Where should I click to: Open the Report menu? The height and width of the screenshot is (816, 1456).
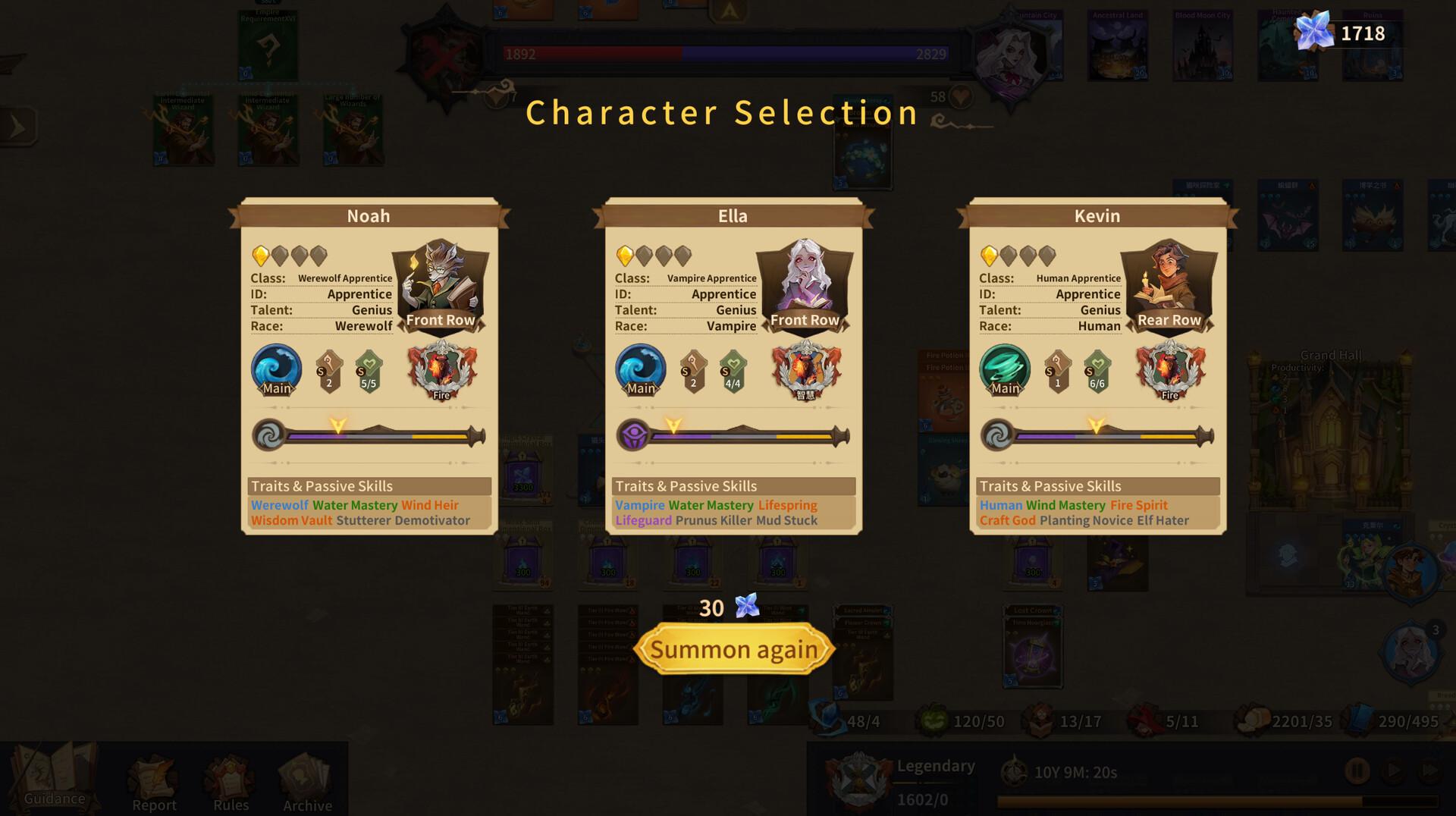(154, 777)
